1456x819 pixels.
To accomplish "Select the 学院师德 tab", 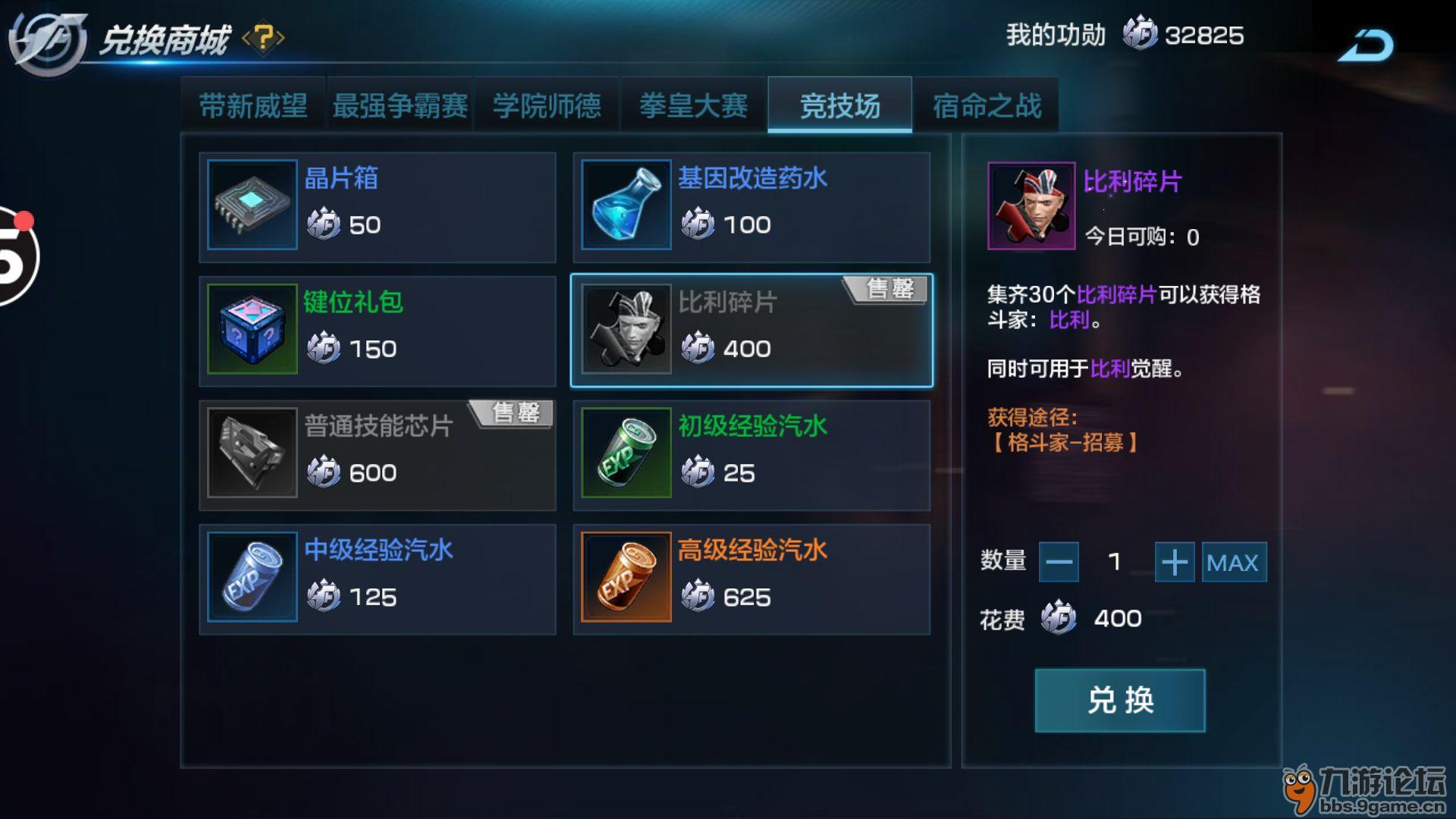I will [547, 105].
